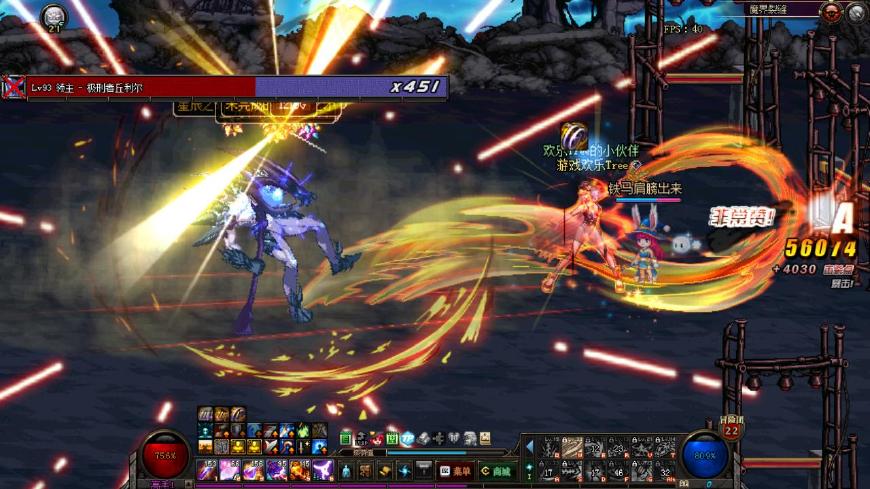This screenshot has height=489, width=870.
Task: Use the purple-winged skill in the quick slots
Action: pos(323,470)
